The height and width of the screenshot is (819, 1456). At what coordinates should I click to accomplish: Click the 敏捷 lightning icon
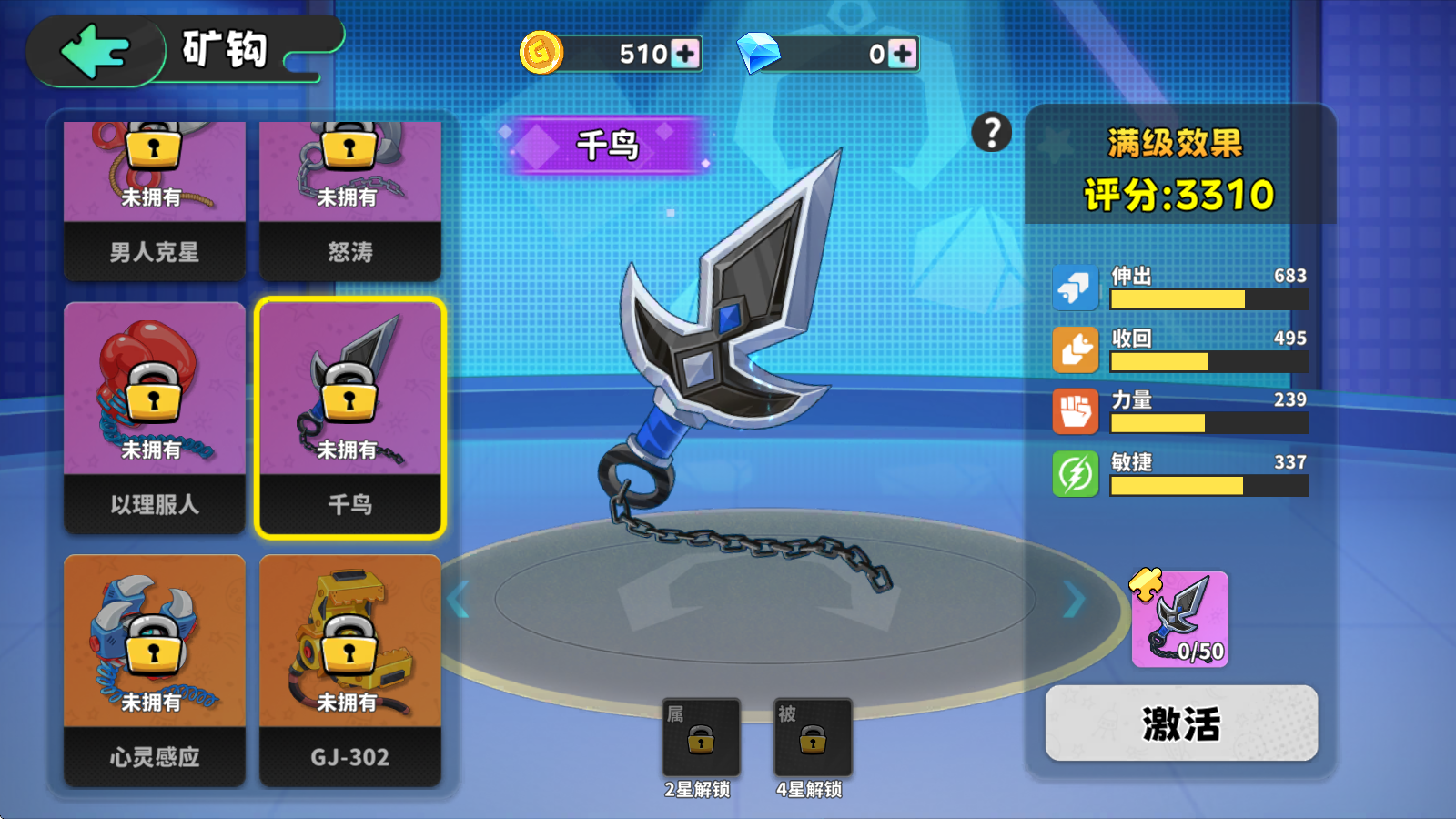click(x=1075, y=474)
